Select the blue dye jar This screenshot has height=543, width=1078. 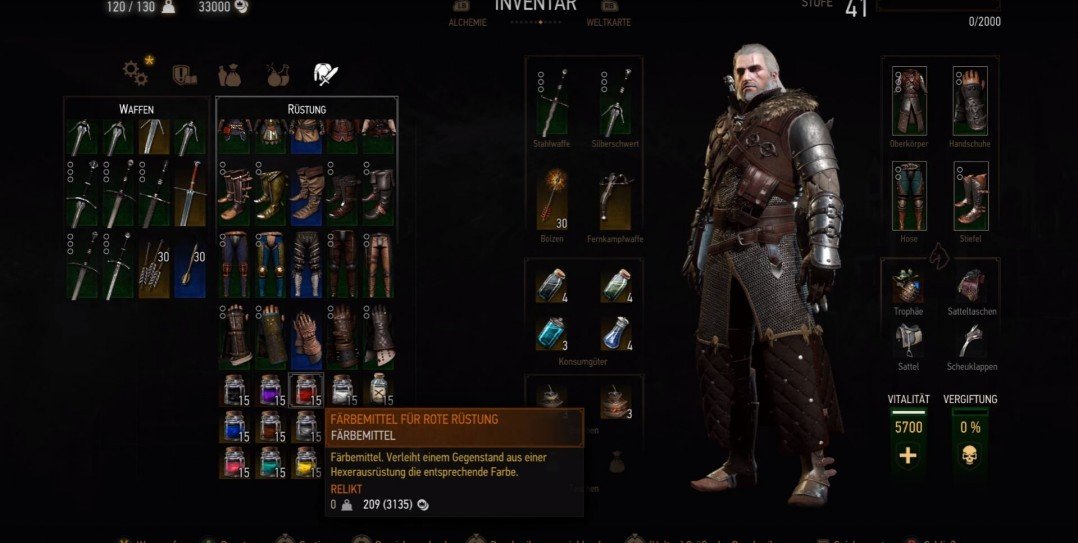[x=235, y=426]
